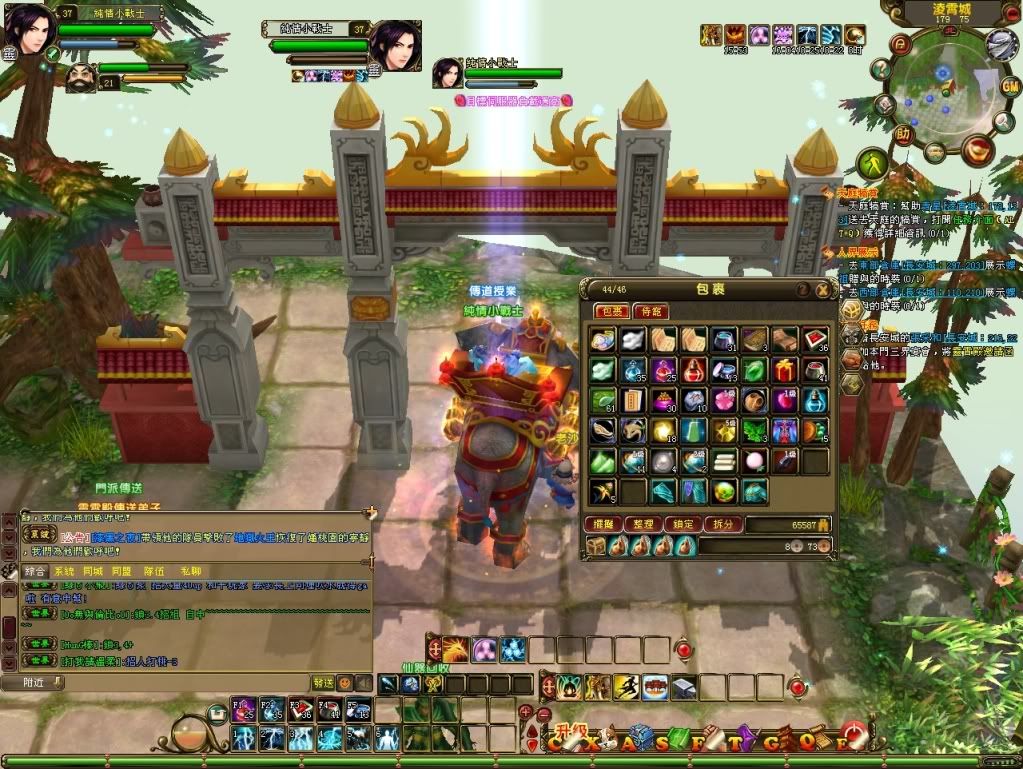Use the running figure sprint skill

pos(627,687)
